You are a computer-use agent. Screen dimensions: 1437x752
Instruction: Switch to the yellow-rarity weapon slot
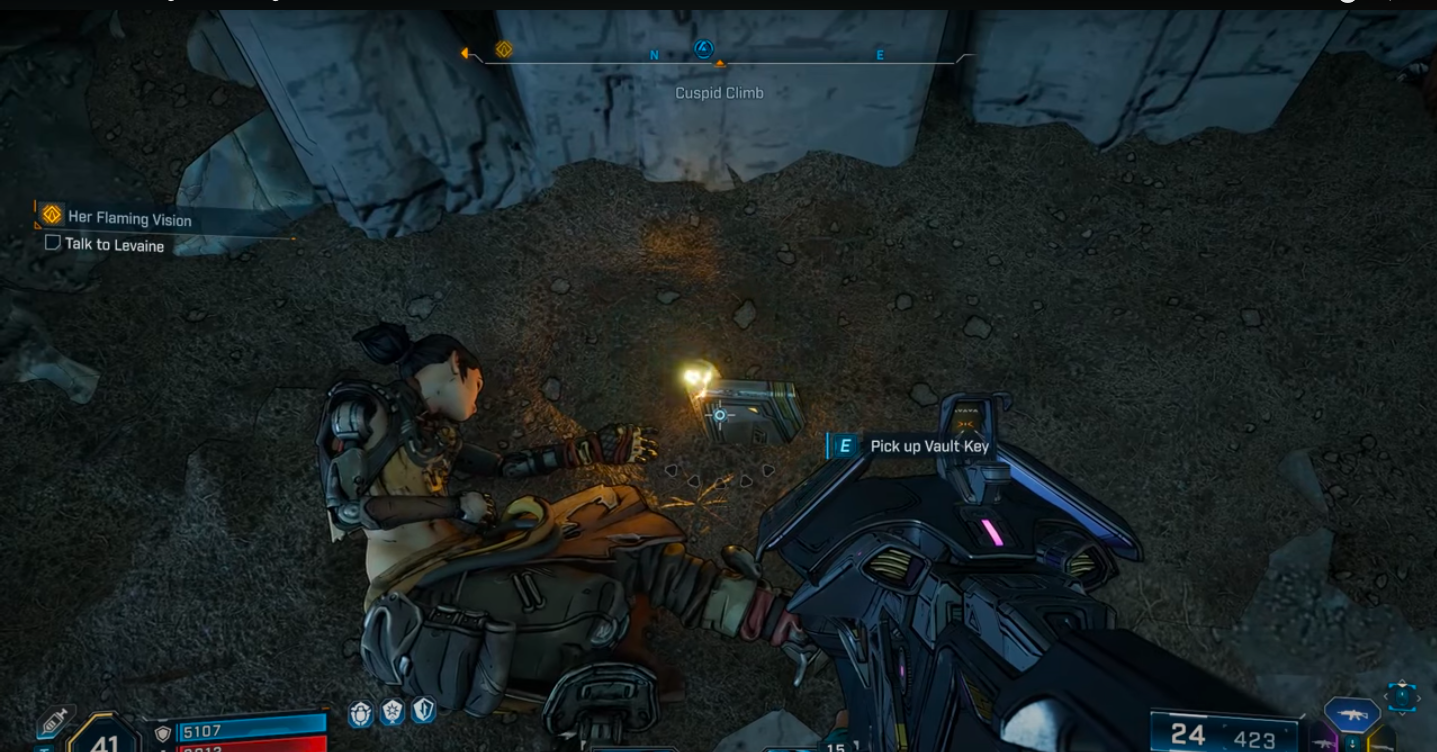tap(1383, 742)
